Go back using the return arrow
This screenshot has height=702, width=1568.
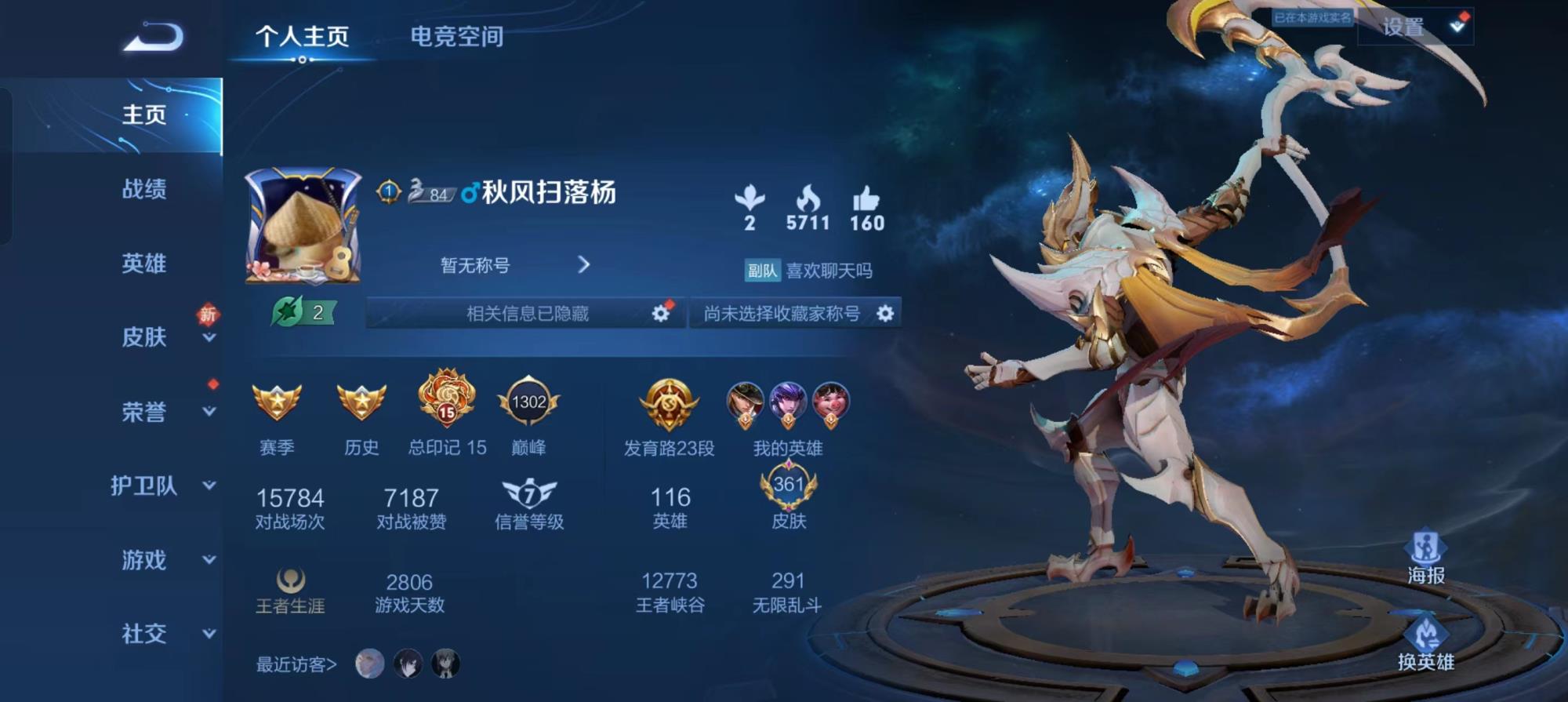[x=154, y=37]
